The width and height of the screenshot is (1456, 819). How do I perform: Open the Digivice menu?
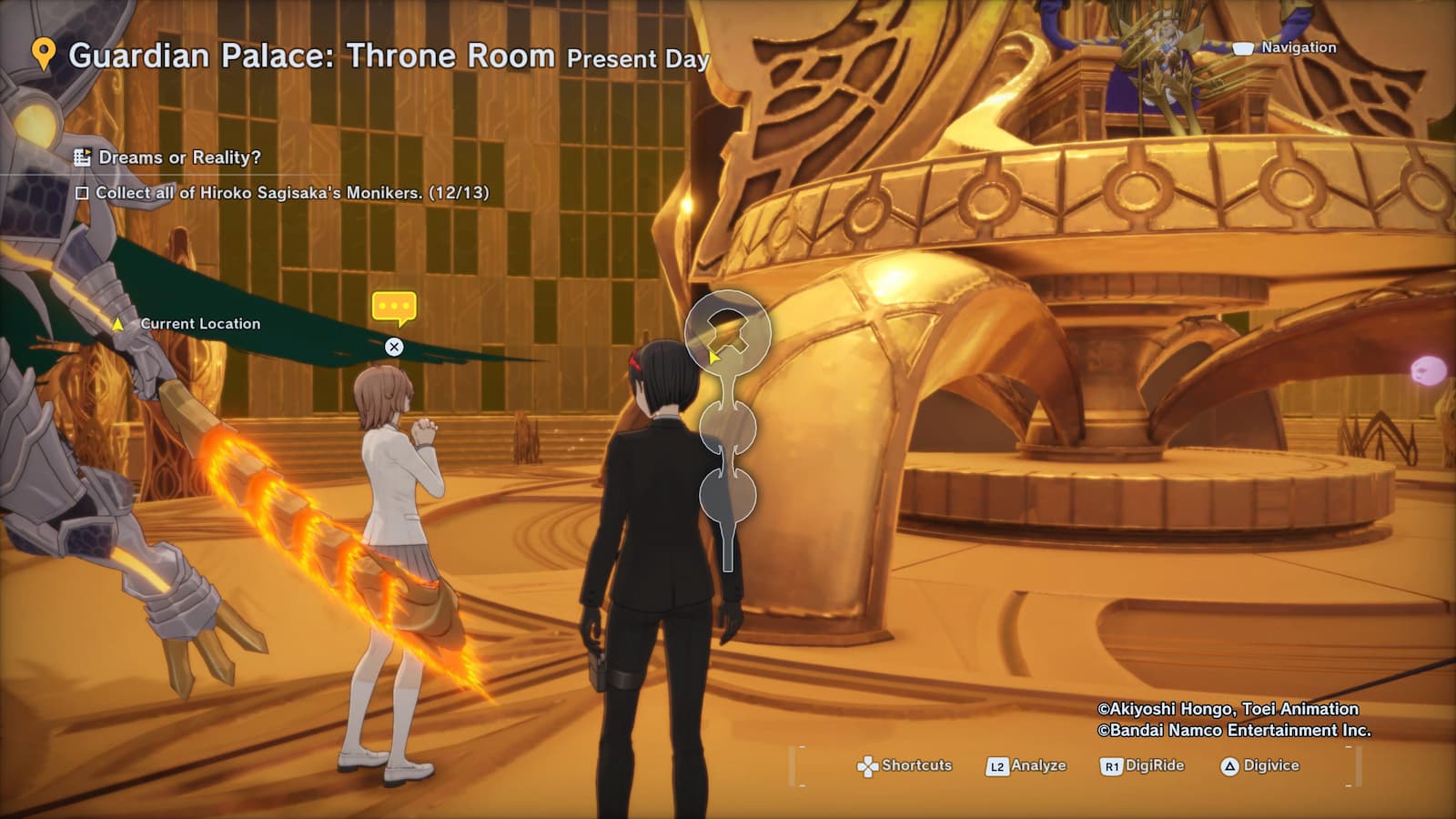click(1259, 766)
